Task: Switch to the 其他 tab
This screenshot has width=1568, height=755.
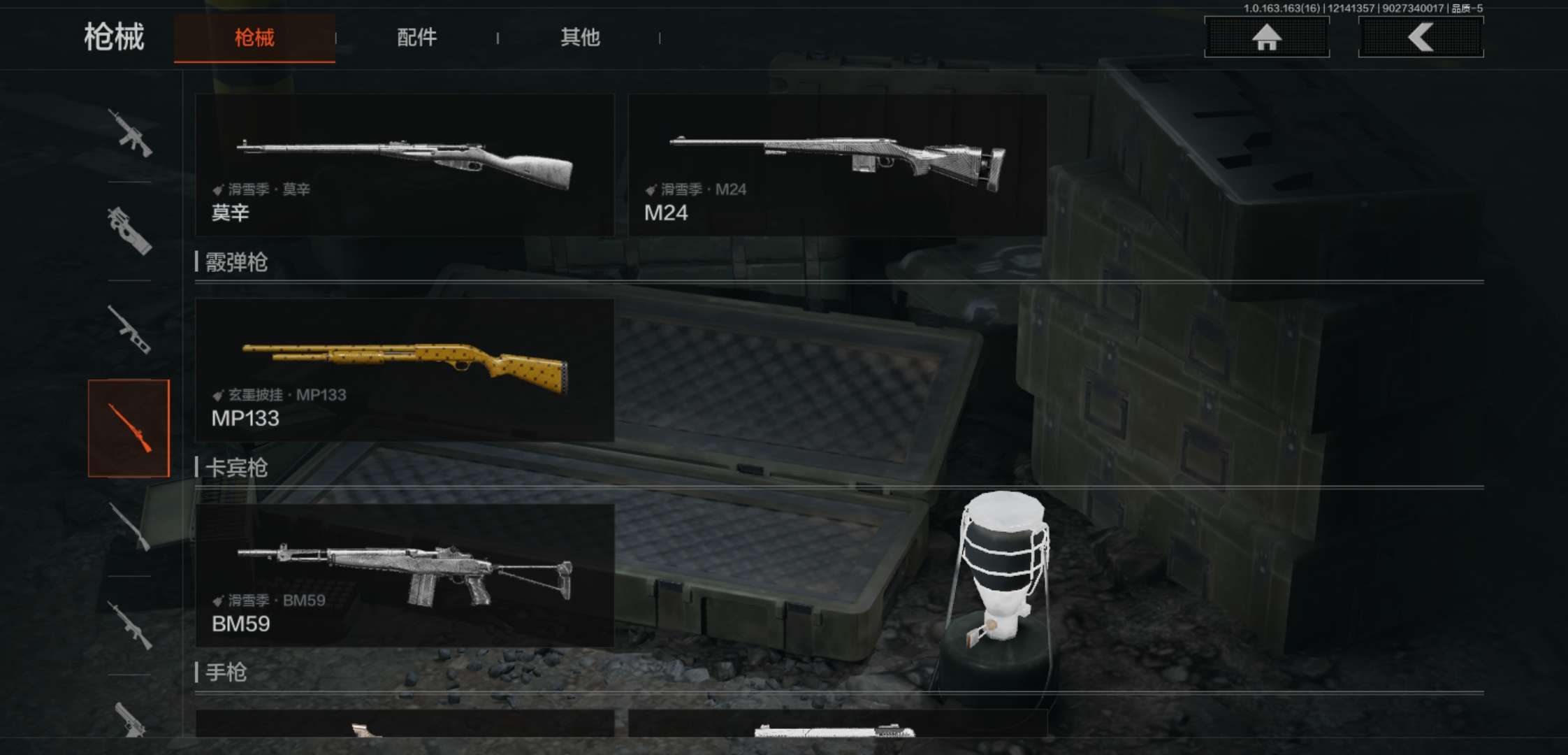Action: [x=580, y=38]
